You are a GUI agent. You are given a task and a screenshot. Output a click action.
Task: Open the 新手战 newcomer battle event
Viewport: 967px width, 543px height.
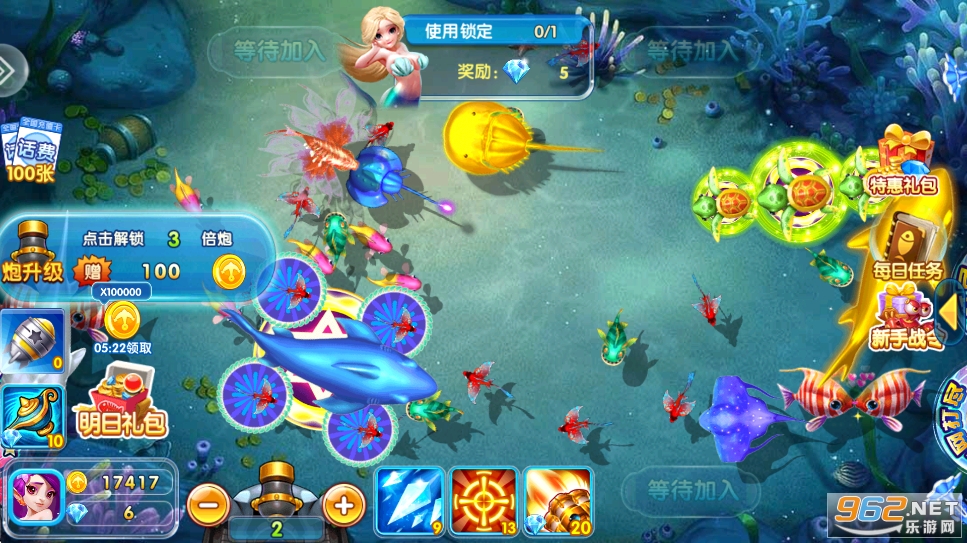click(904, 318)
